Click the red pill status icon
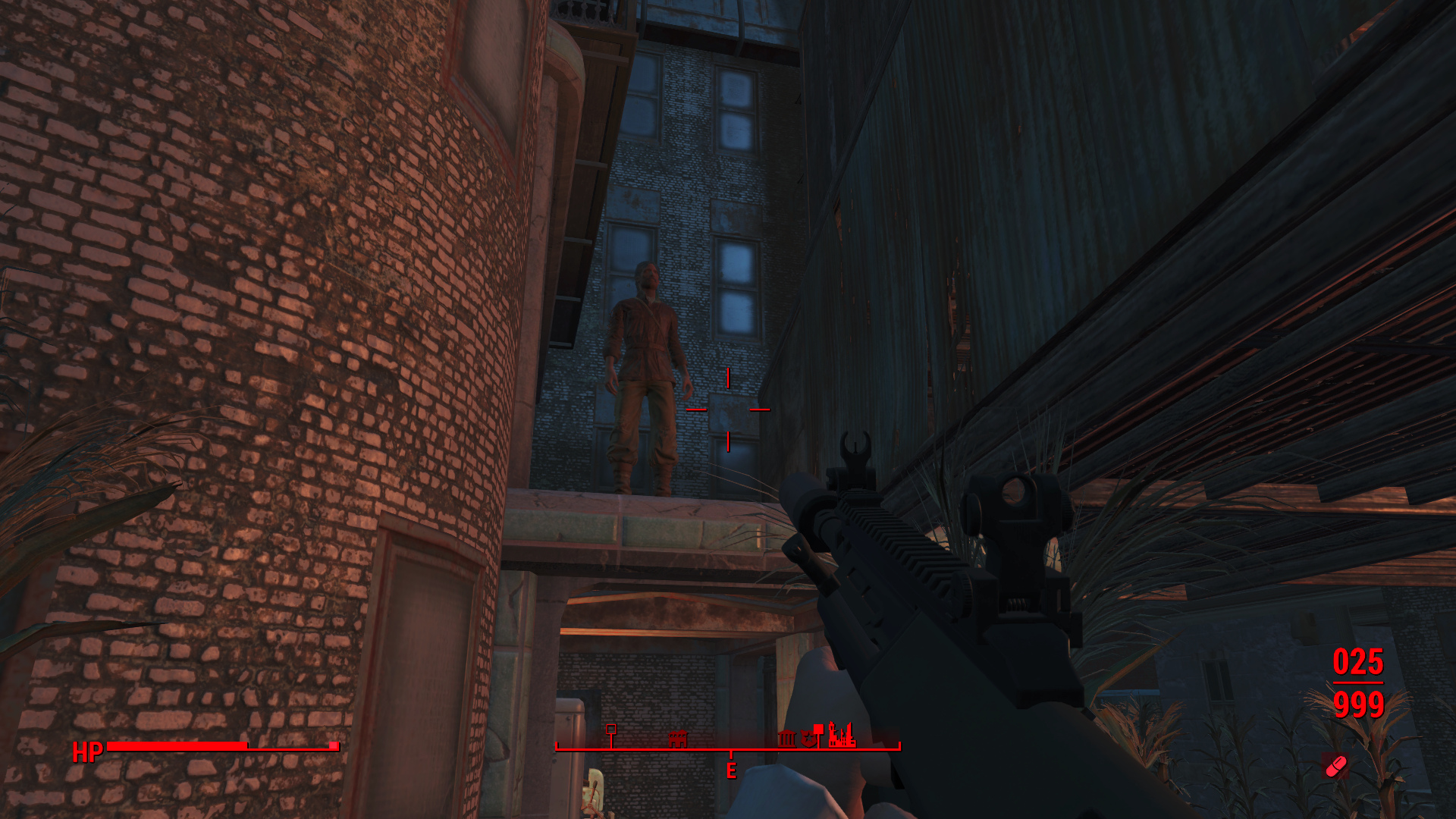 pyautogui.click(x=1336, y=766)
